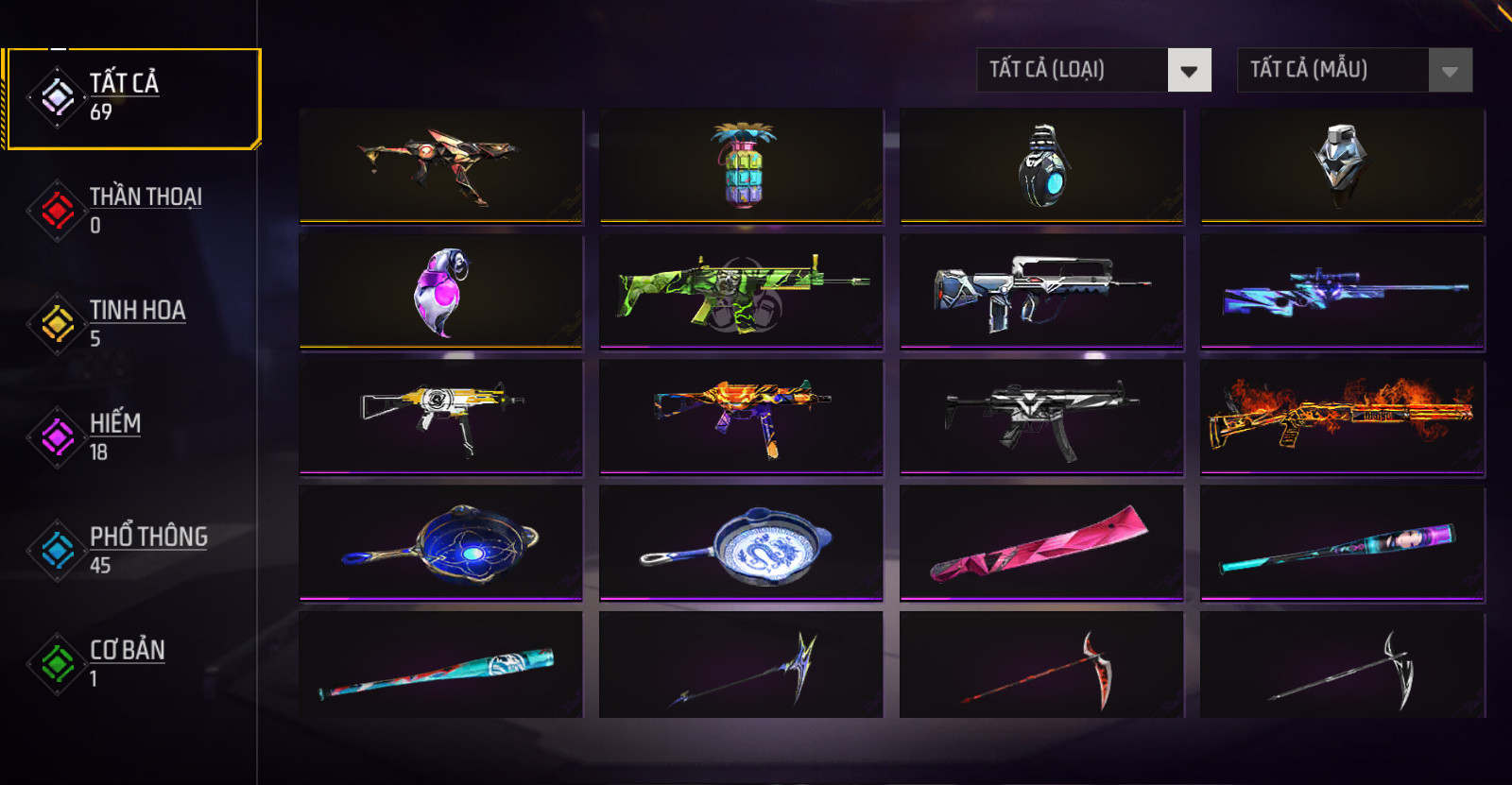Select the blue purple sniper rifle skin
Image resolution: width=1512 pixels, height=785 pixels.
click(x=1342, y=291)
